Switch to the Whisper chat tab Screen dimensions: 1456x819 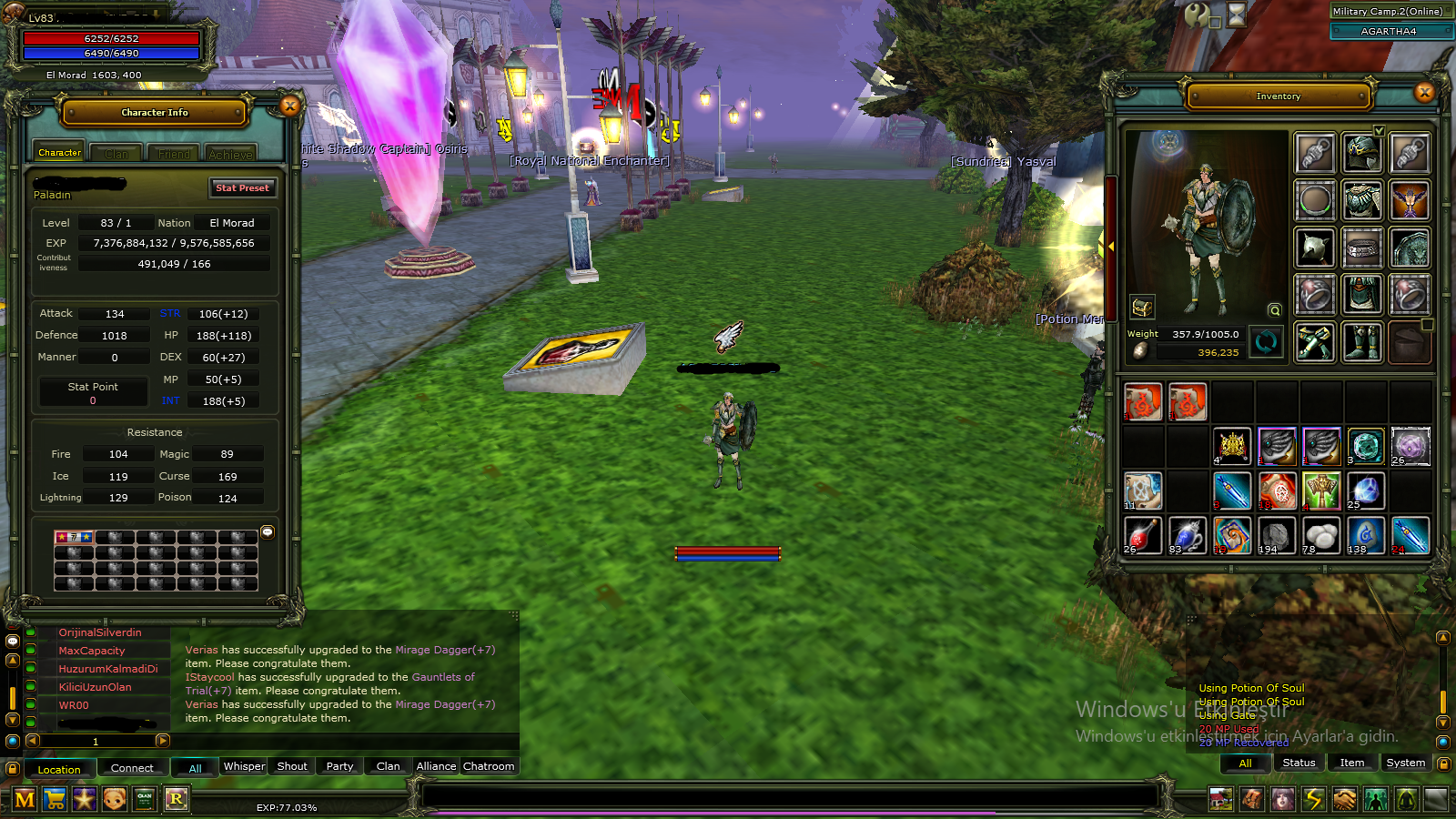coord(244,766)
